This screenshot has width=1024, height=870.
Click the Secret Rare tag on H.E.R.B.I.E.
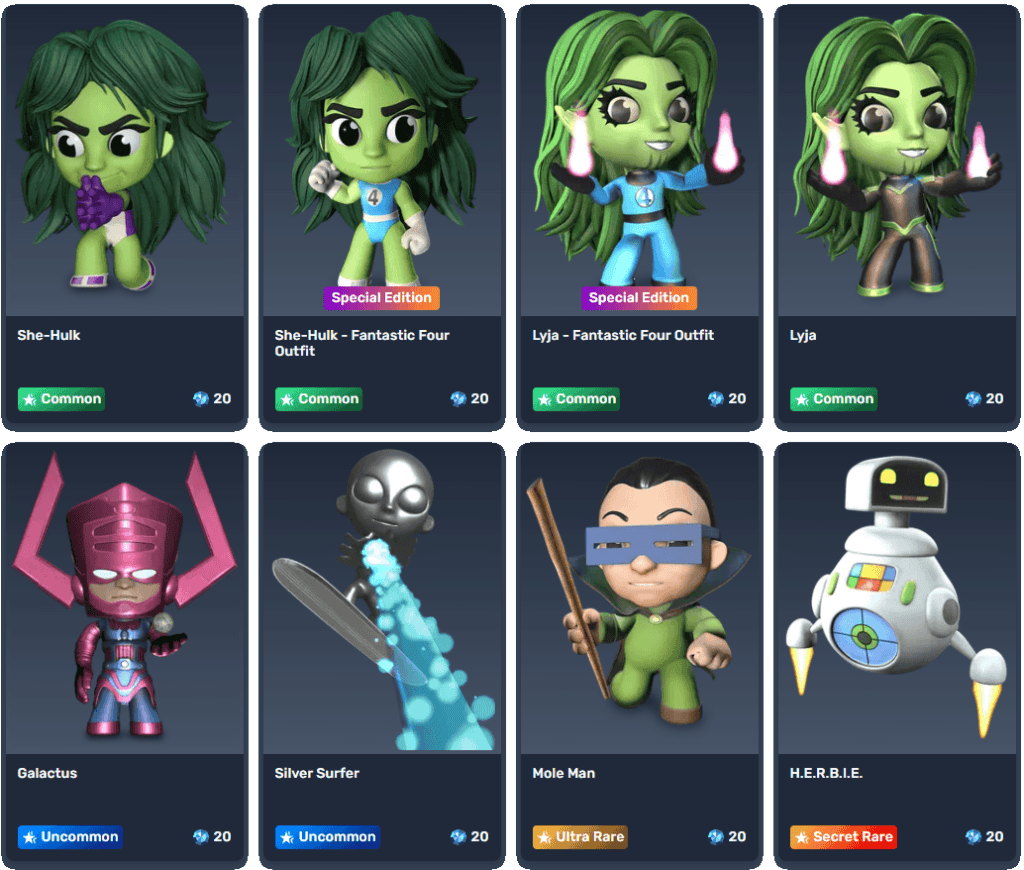842,837
